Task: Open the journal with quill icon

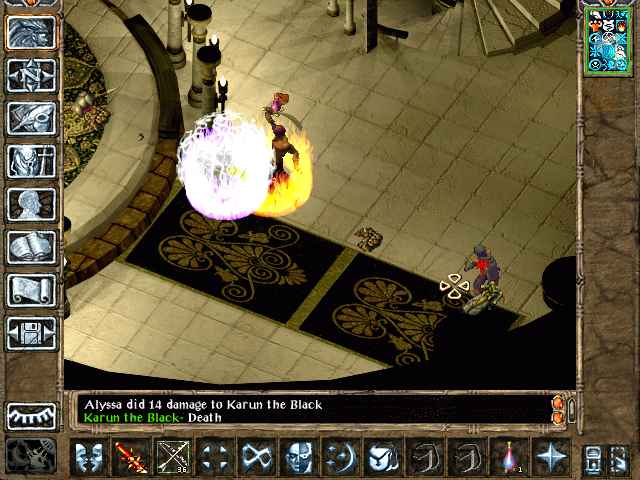Action: tap(32, 118)
